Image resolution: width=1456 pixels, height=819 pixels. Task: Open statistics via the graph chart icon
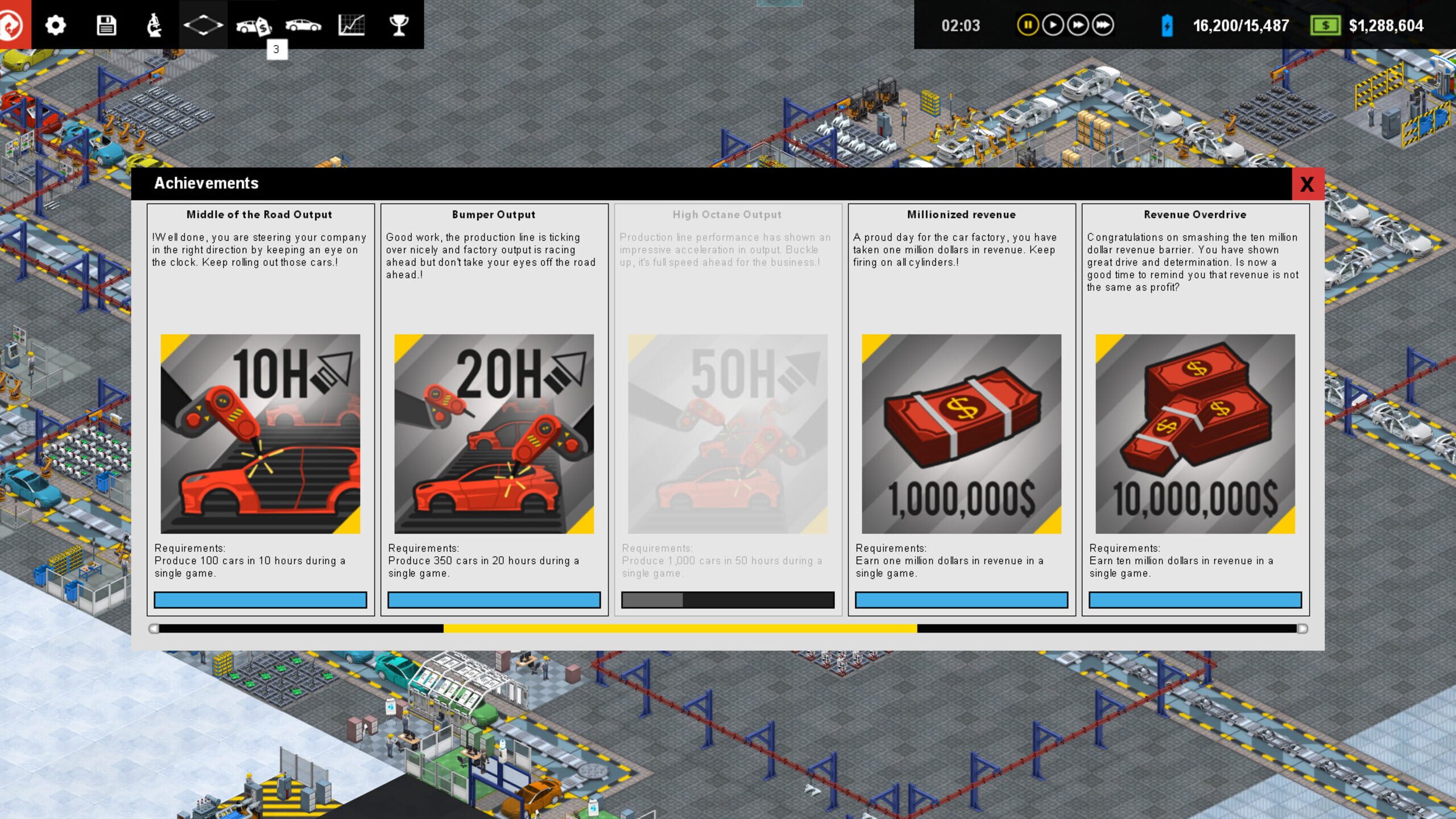coord(351,25)
